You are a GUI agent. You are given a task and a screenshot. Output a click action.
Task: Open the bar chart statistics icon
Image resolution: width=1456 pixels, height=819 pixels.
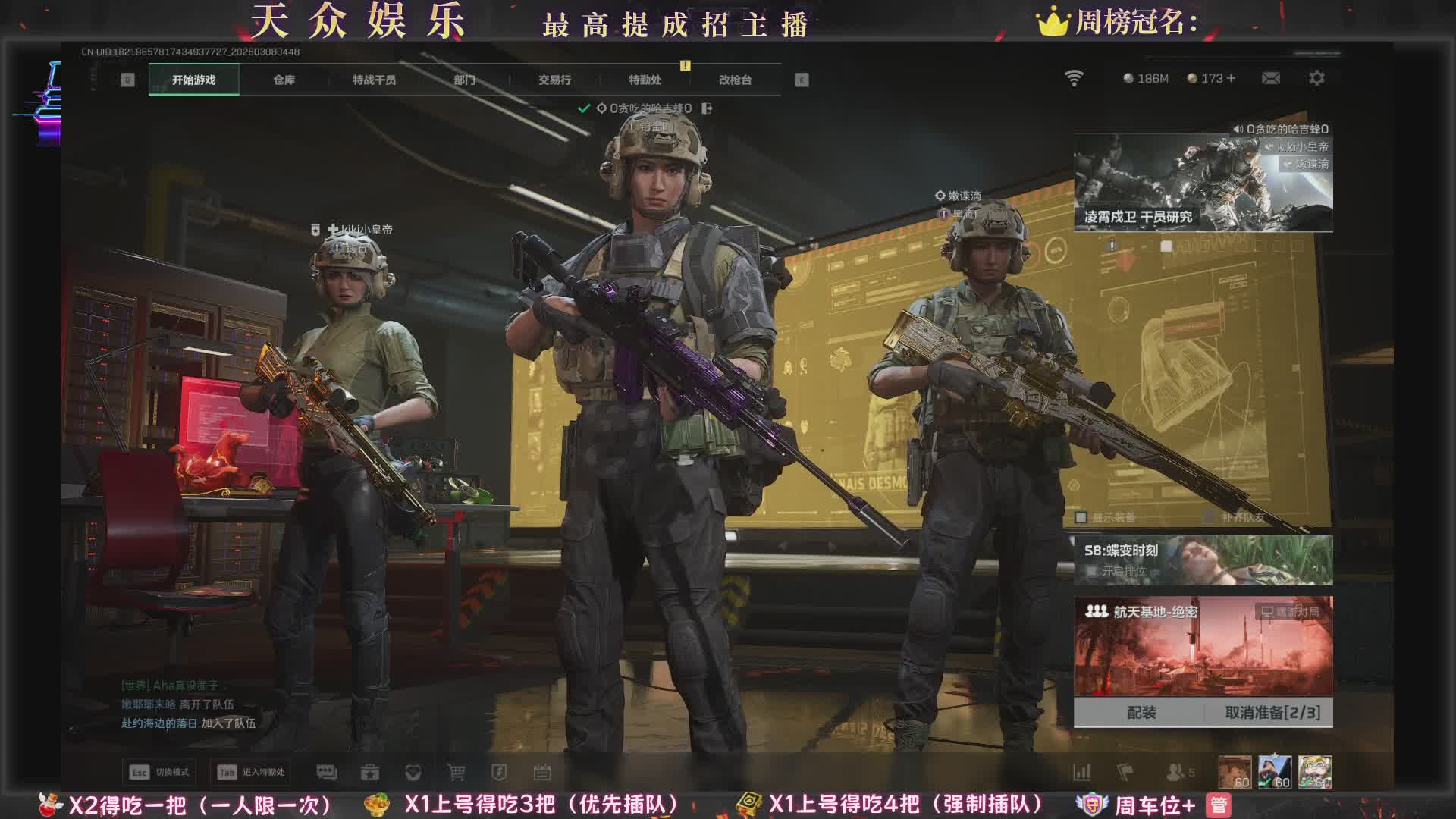[x=1082, y=772]
